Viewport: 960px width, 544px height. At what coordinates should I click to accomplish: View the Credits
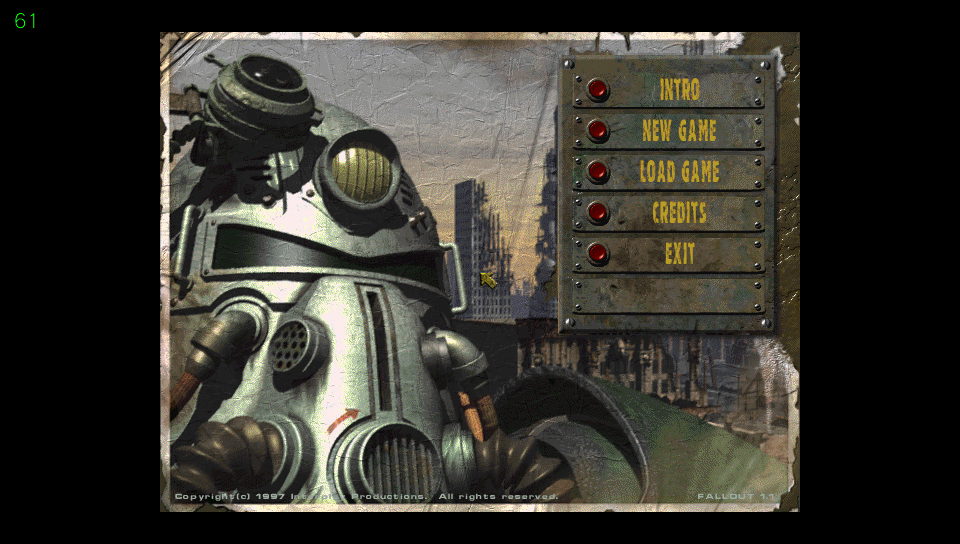pyautogui.click(x=598, y=213)
